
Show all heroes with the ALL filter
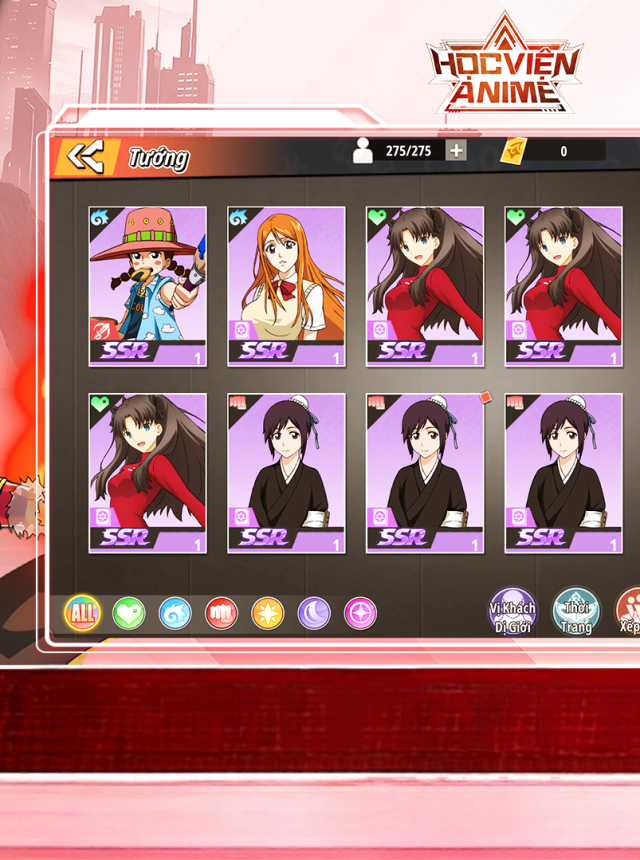(82, 613)
